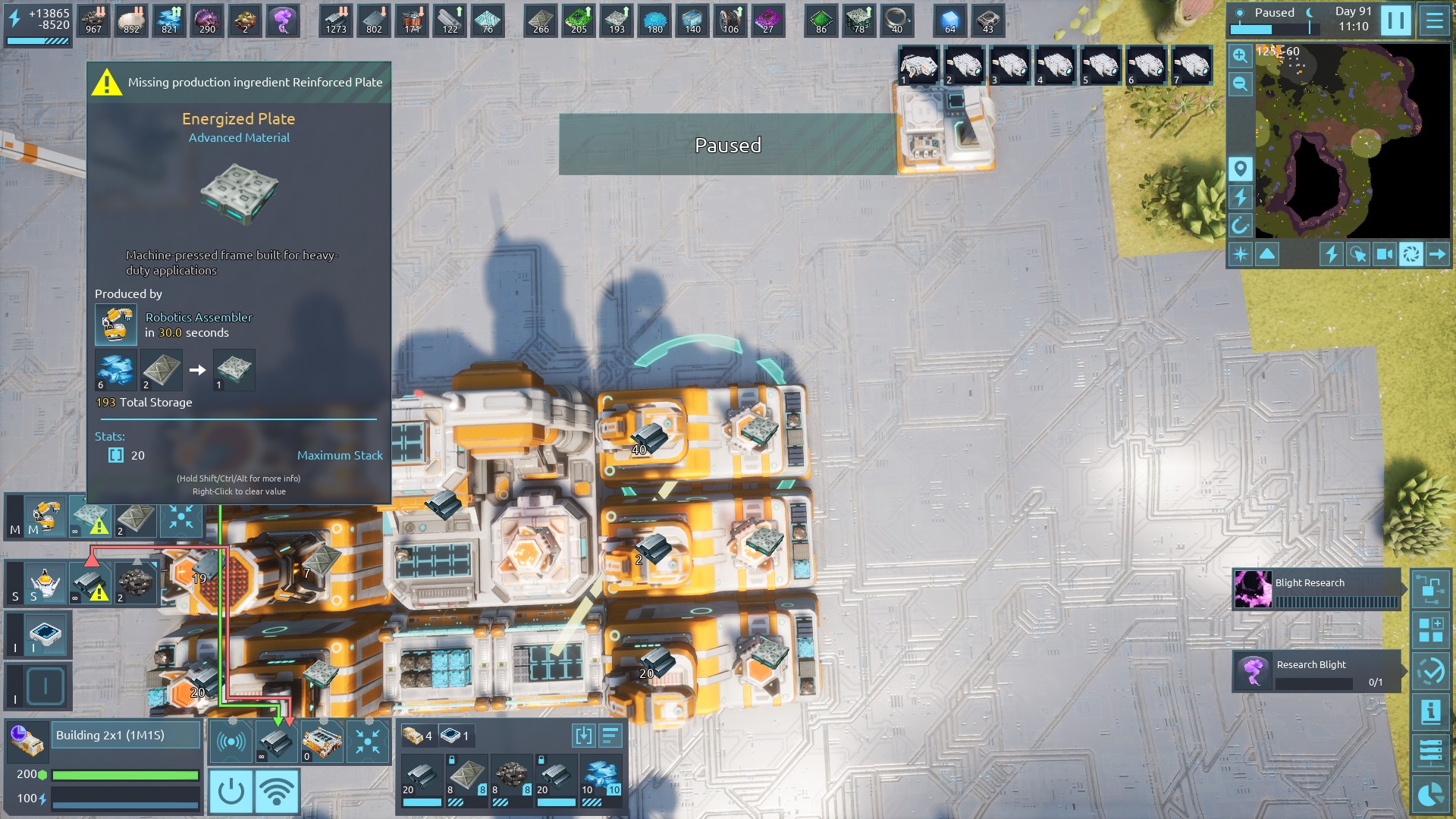Image resolution: width=1456 pixels, height=819 pixels.
Task: Toggle the map location pin overlay
Action: (1240, 168)
